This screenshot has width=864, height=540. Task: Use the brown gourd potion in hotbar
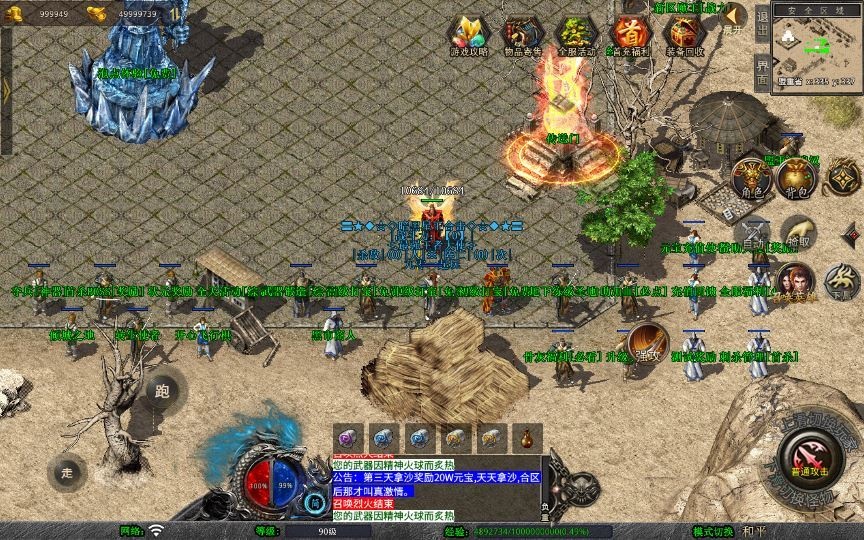[526, 437]
